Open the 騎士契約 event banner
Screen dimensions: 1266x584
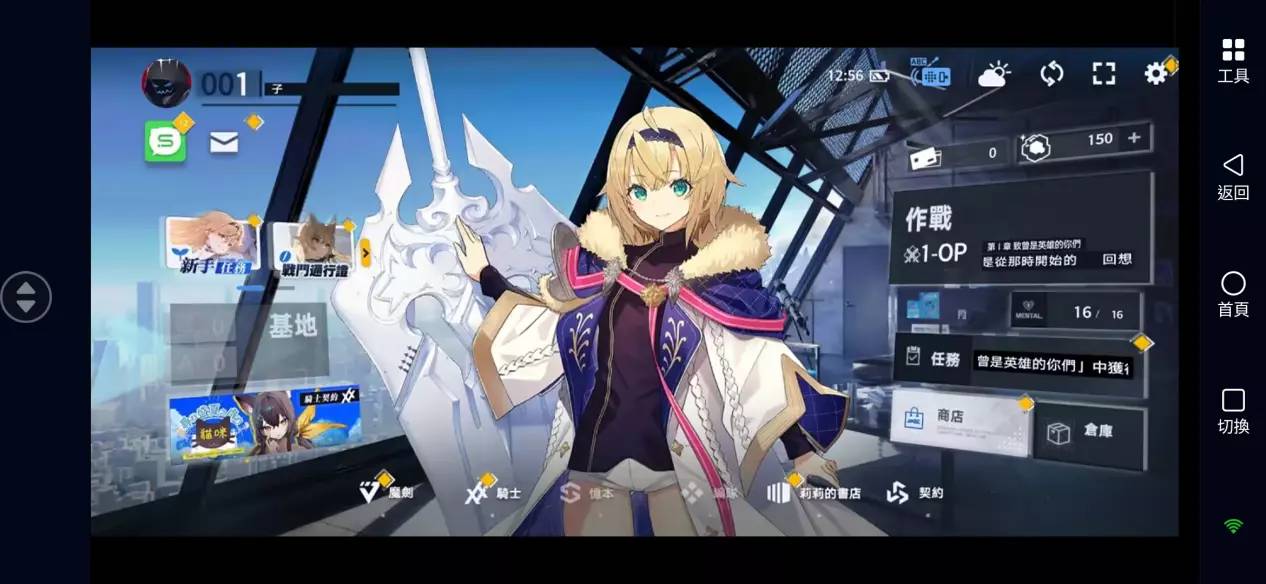pyautogui.click(x=263, y=425)
